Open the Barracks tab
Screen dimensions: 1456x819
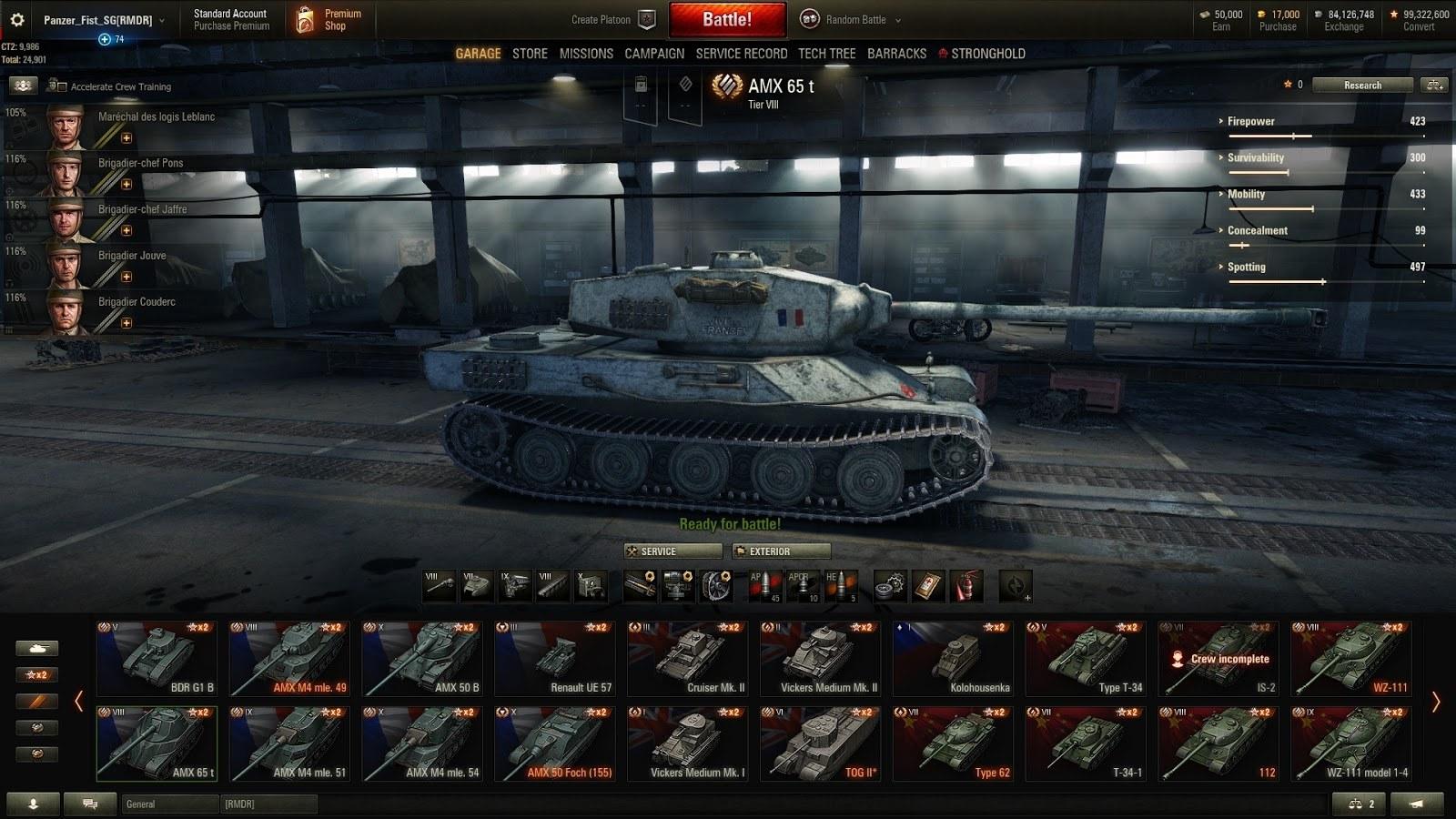click(896, 54)
